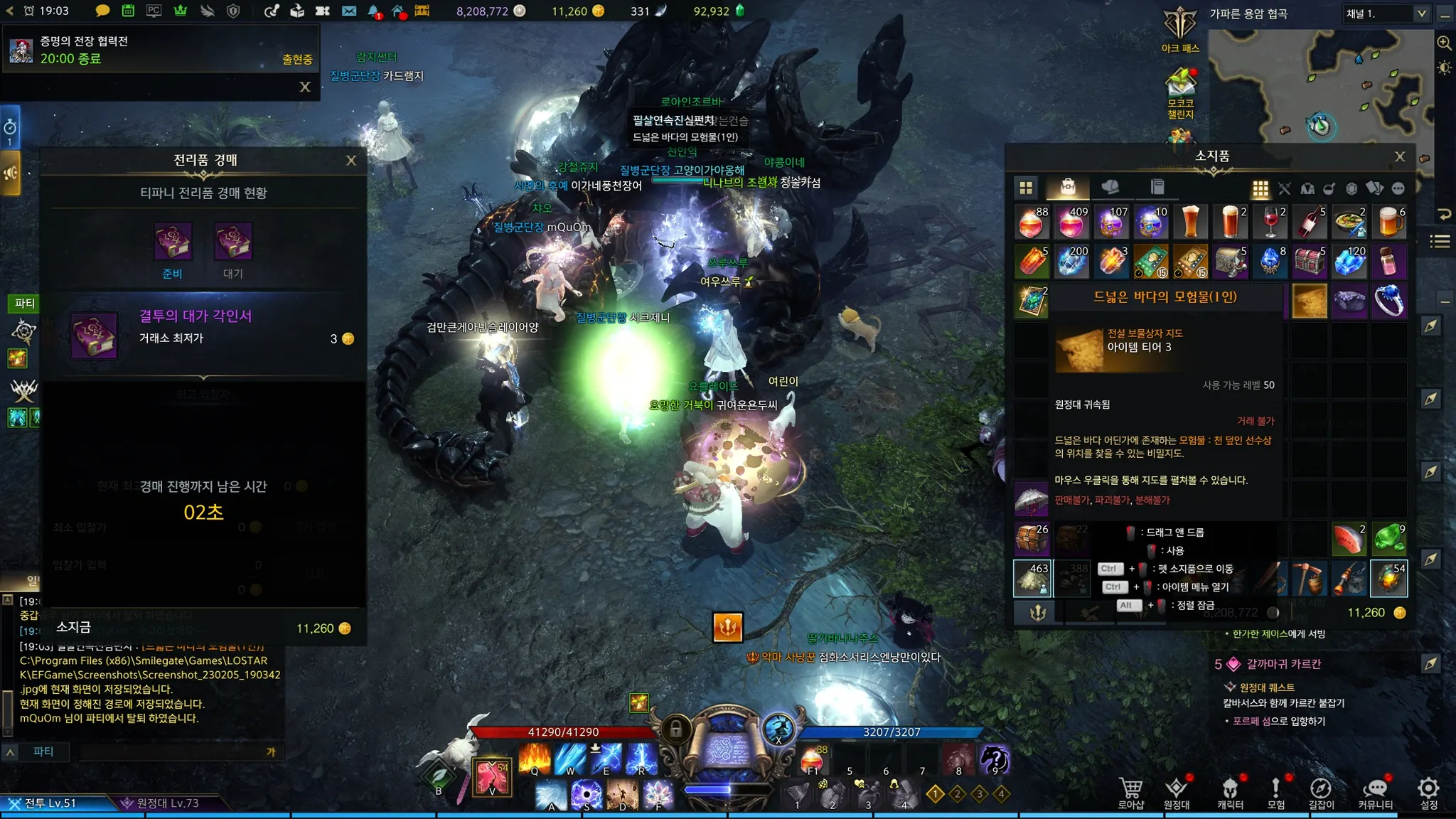Switch to the 파티 chat tab
The image size is (1456, 819).
pyautogui.click(x=43, y=751)
